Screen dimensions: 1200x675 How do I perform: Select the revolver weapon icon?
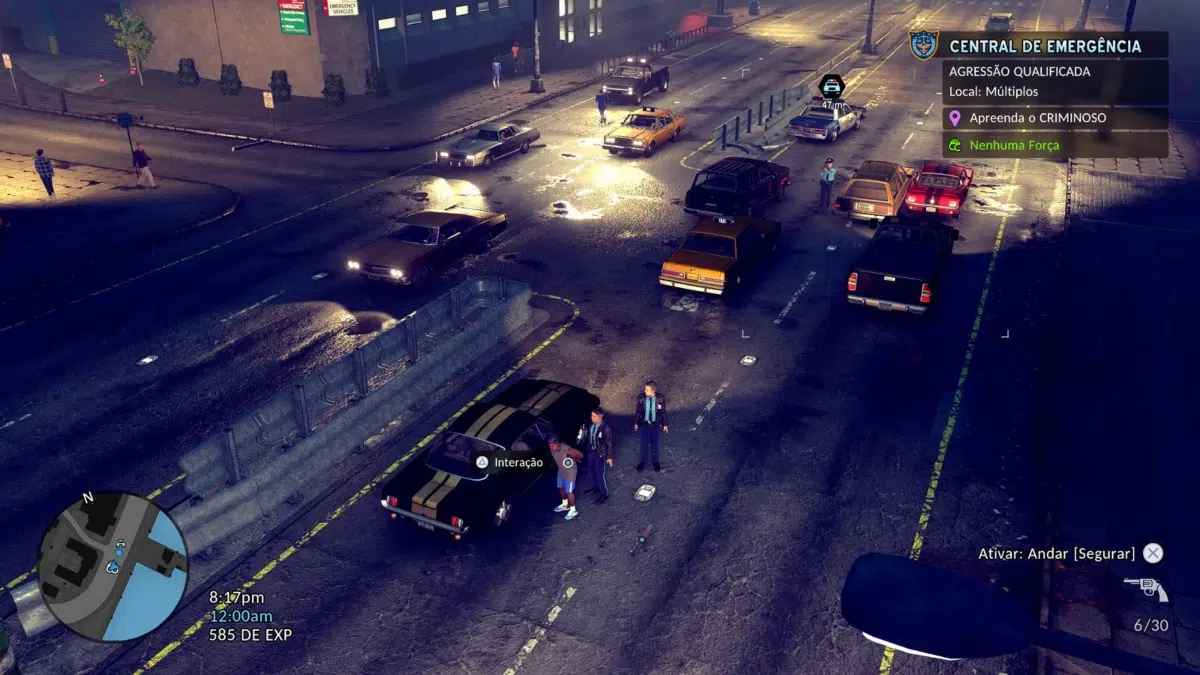[1146, 589]
